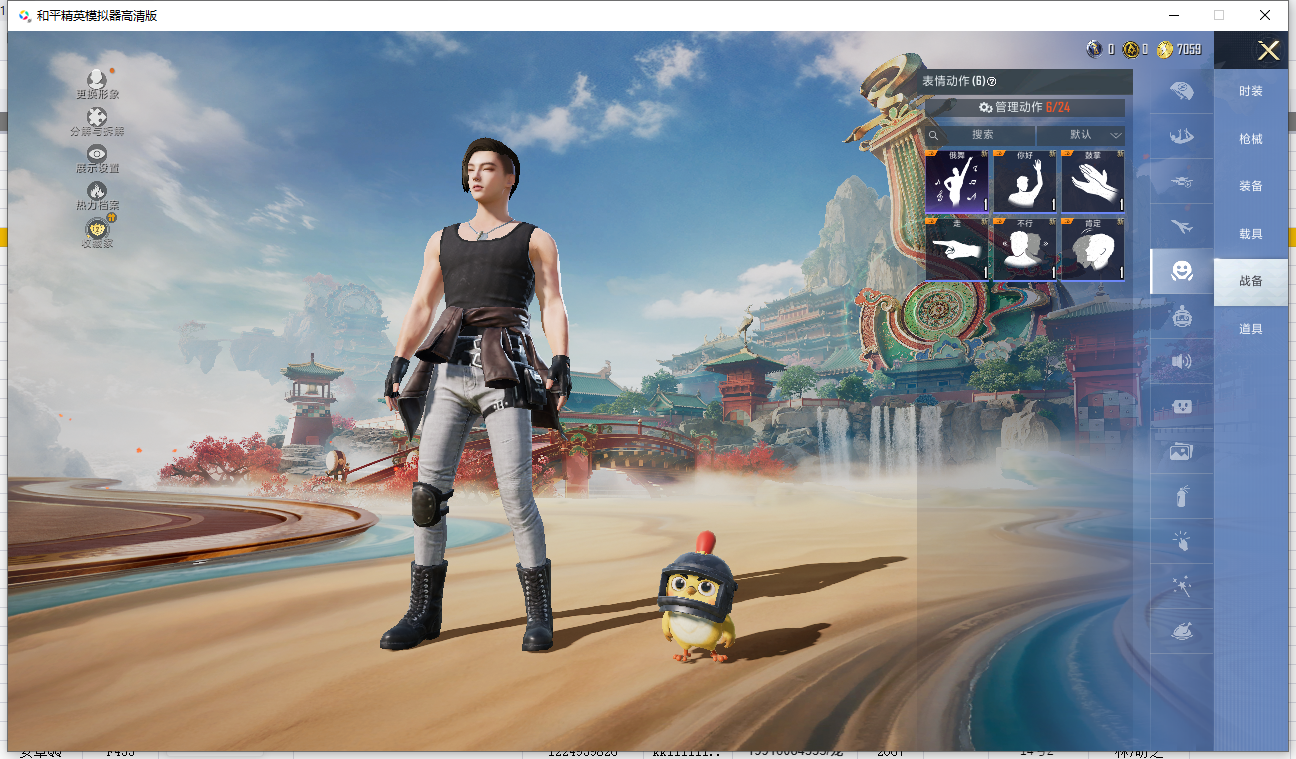
Task: Close the inventory screen with the X
Action: 1268,51
